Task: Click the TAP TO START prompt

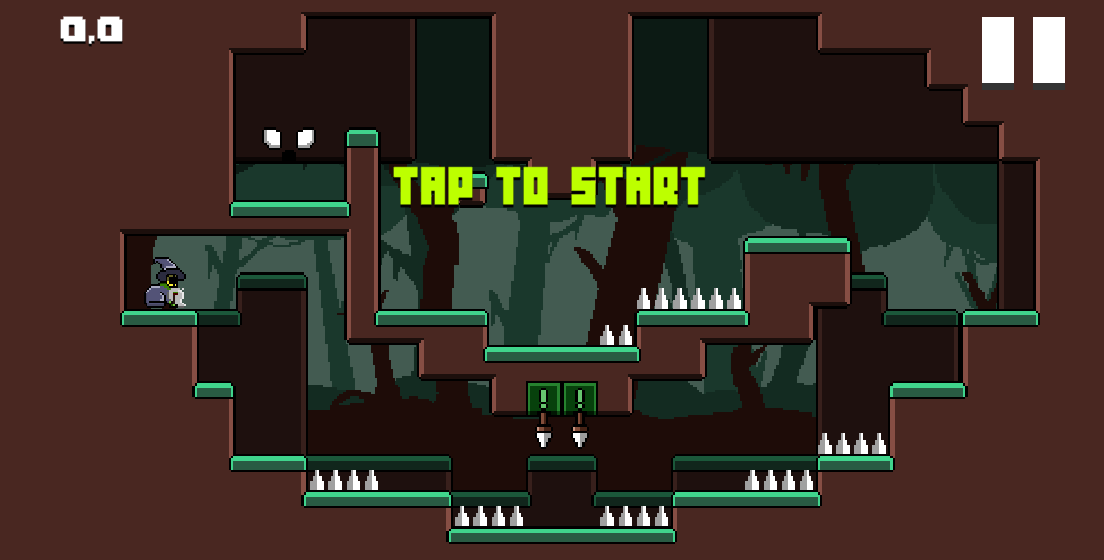Action: [x=549, y=186]
